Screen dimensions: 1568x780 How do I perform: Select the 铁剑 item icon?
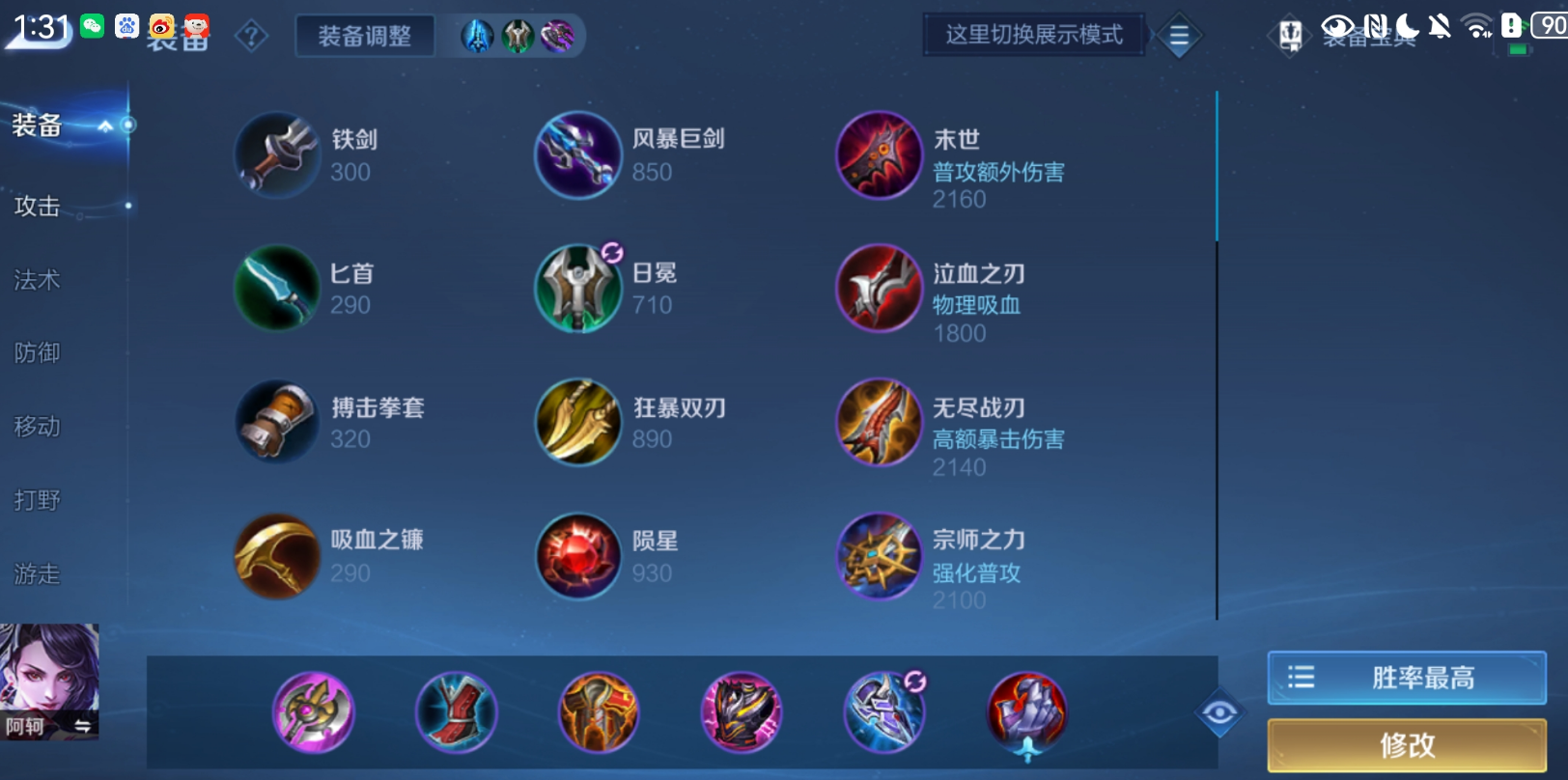click(276, 154)
